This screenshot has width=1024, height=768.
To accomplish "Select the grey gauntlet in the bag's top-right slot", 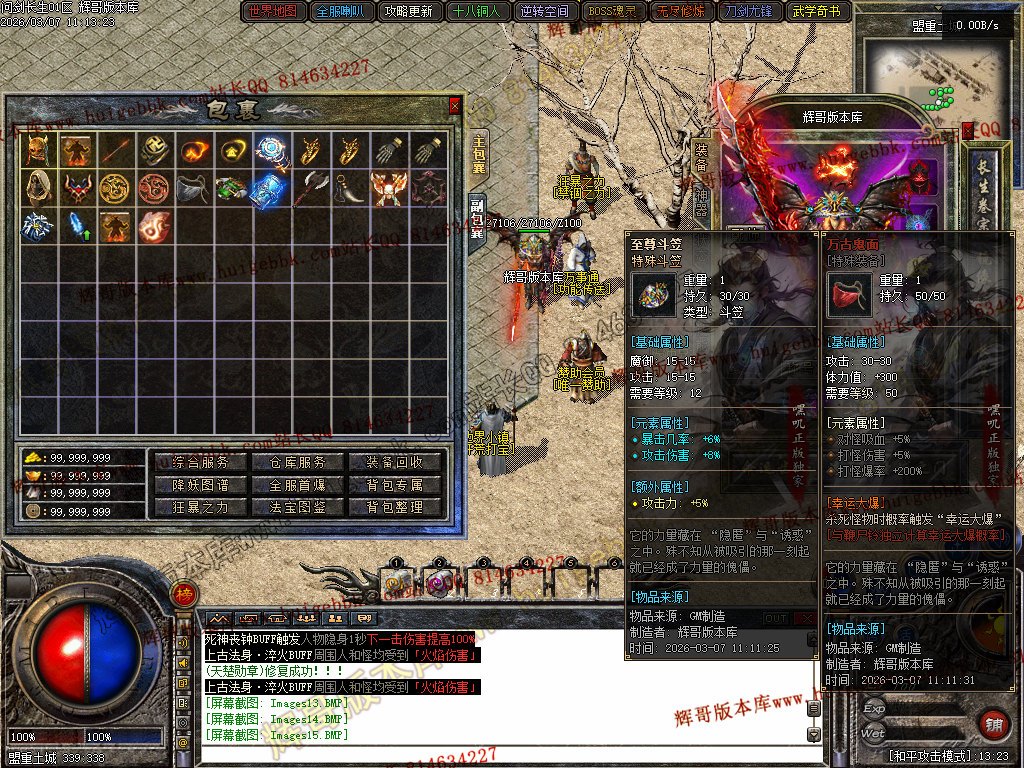I will pos(429,151).
